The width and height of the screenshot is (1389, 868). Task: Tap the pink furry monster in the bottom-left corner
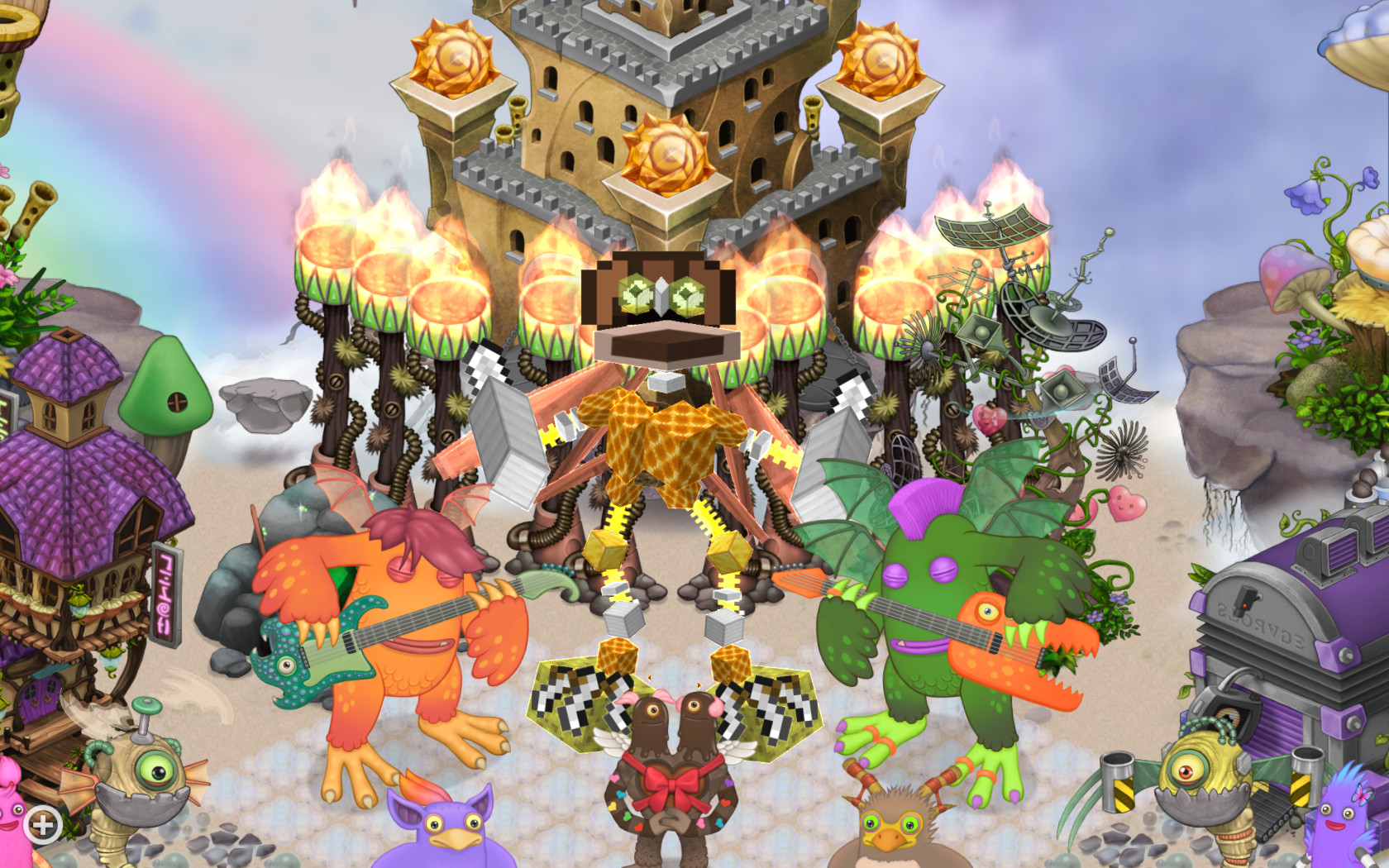click(x=12, y=814)
